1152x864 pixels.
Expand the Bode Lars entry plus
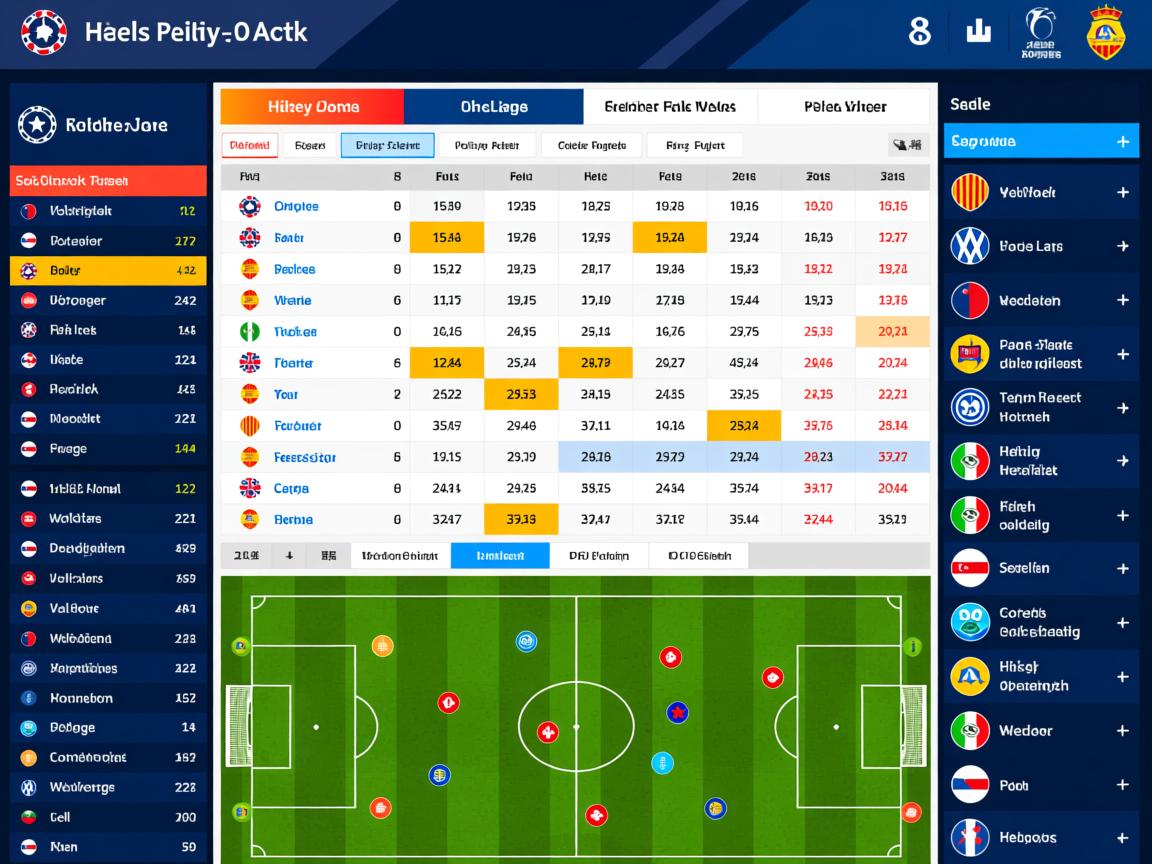pos(1122,246)
